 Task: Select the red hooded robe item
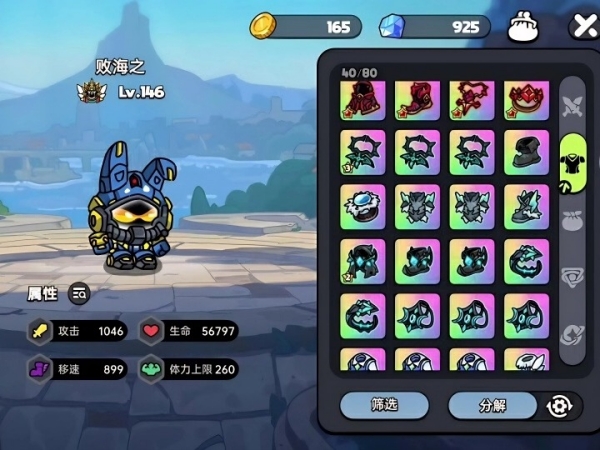click(x=362, y=98)
